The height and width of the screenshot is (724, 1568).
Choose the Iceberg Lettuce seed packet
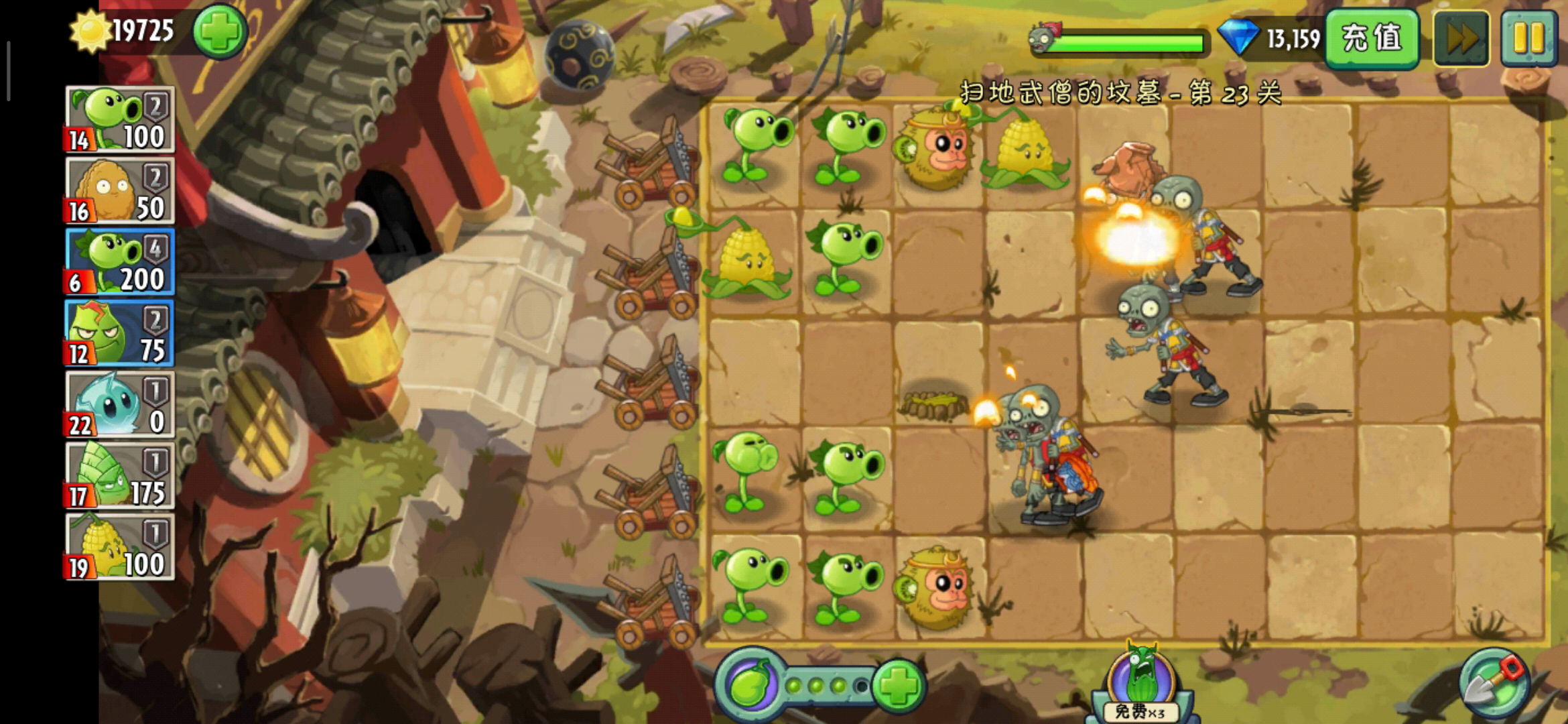[x=120, y=405]
